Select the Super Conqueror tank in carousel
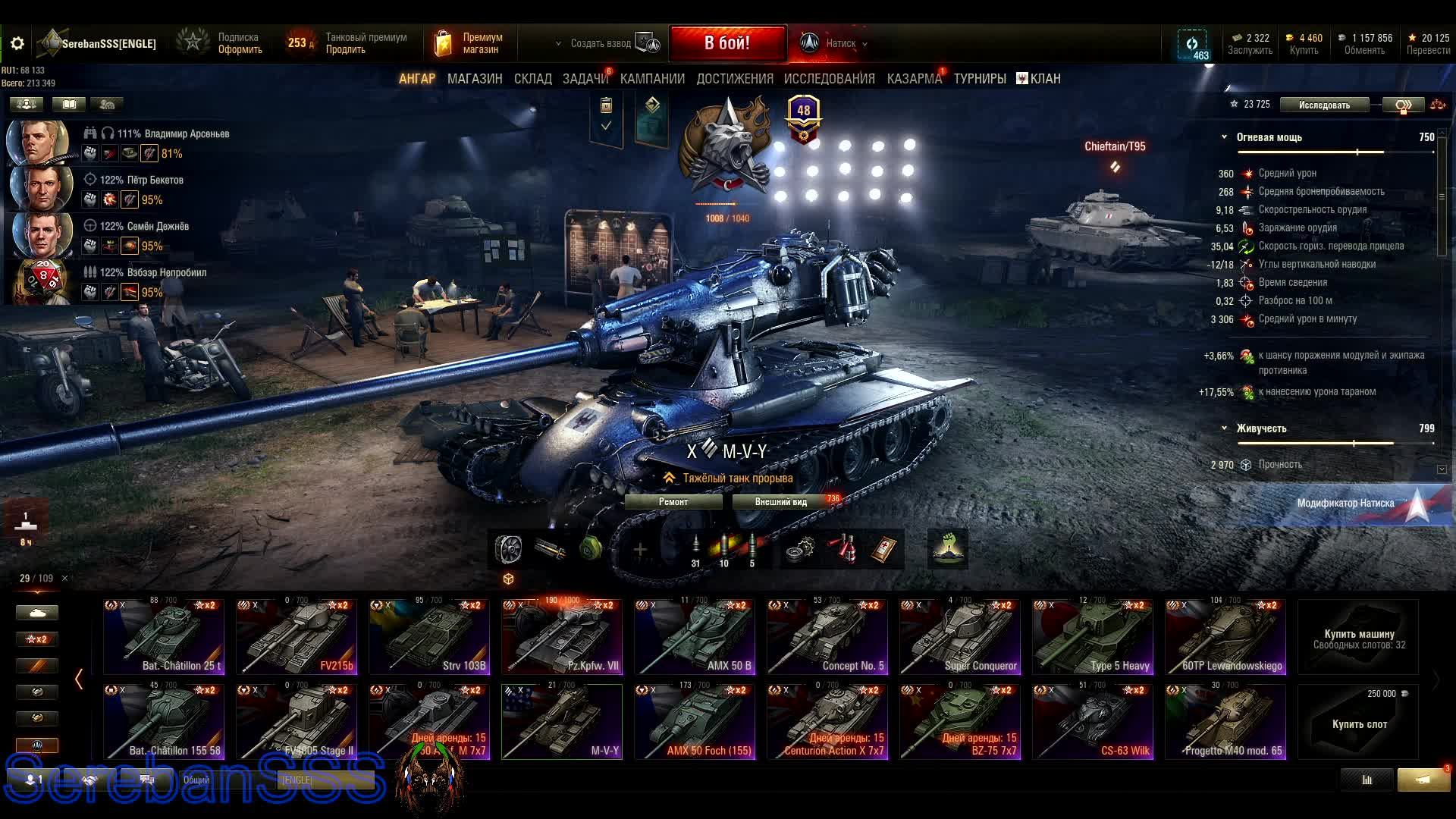Screen dimensions: 1456x819 [959, 637]
